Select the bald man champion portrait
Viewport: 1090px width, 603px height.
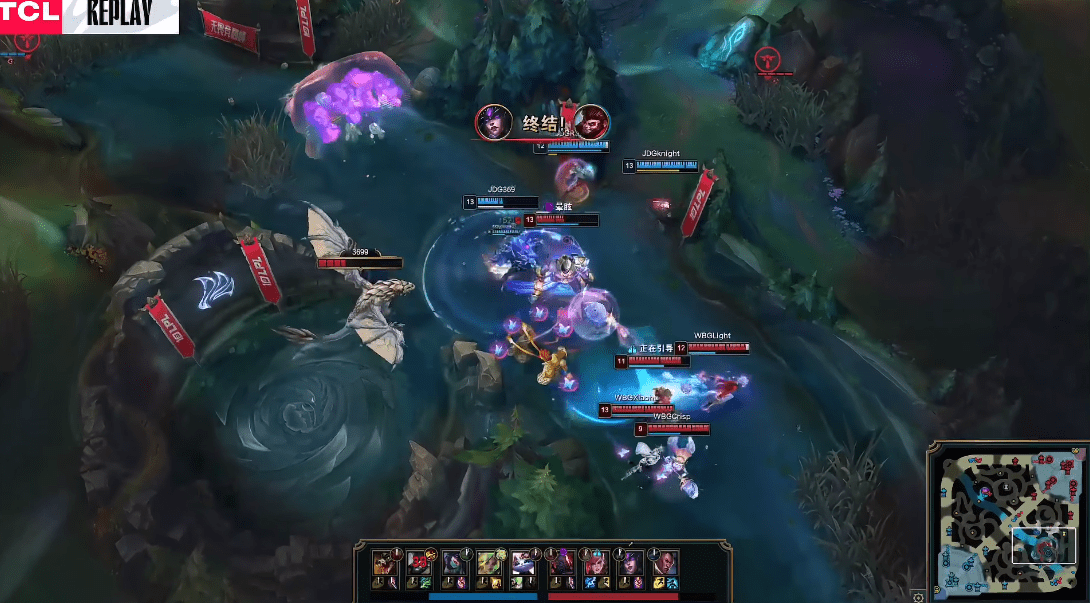point(665,563)
